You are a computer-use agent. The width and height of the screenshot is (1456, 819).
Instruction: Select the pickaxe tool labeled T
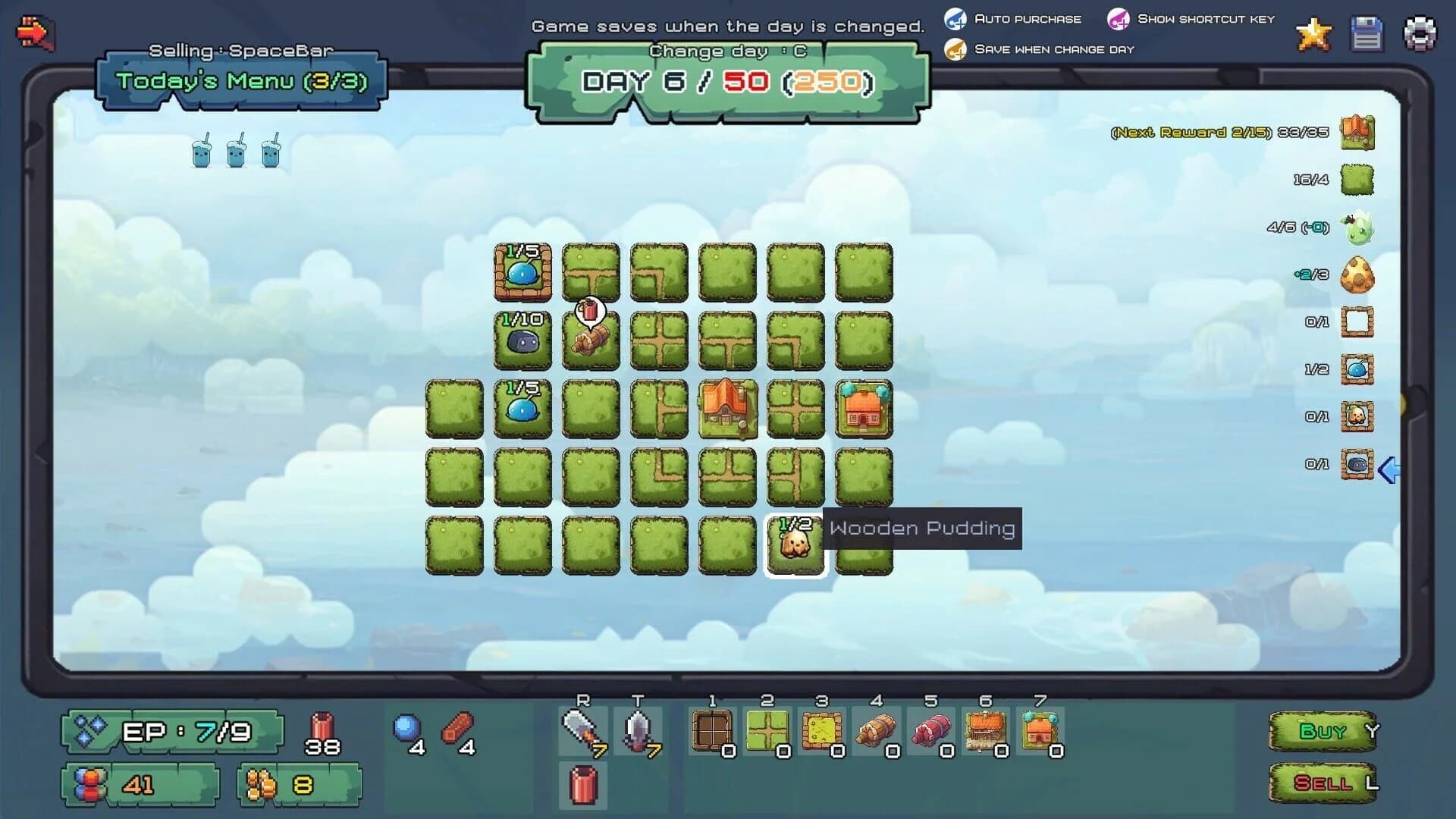click(x=637, y=730)
